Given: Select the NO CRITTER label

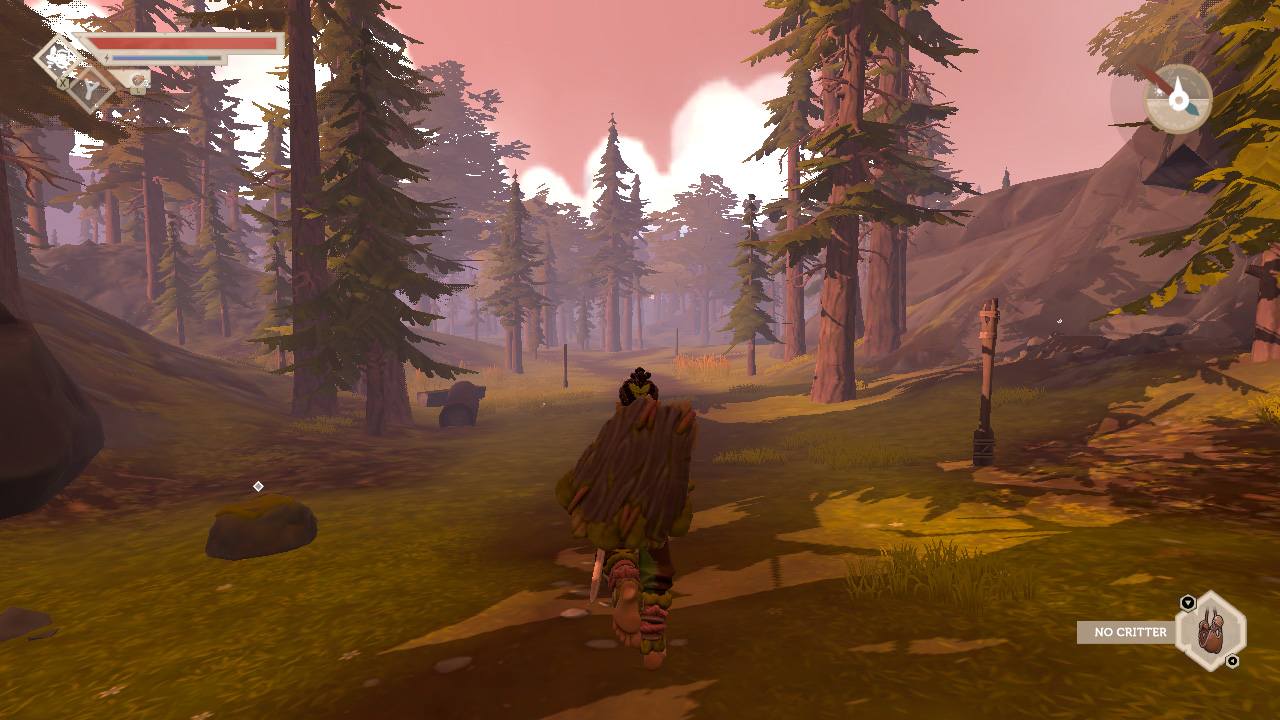Looking at the screenshot, I should pos(1130,632).
